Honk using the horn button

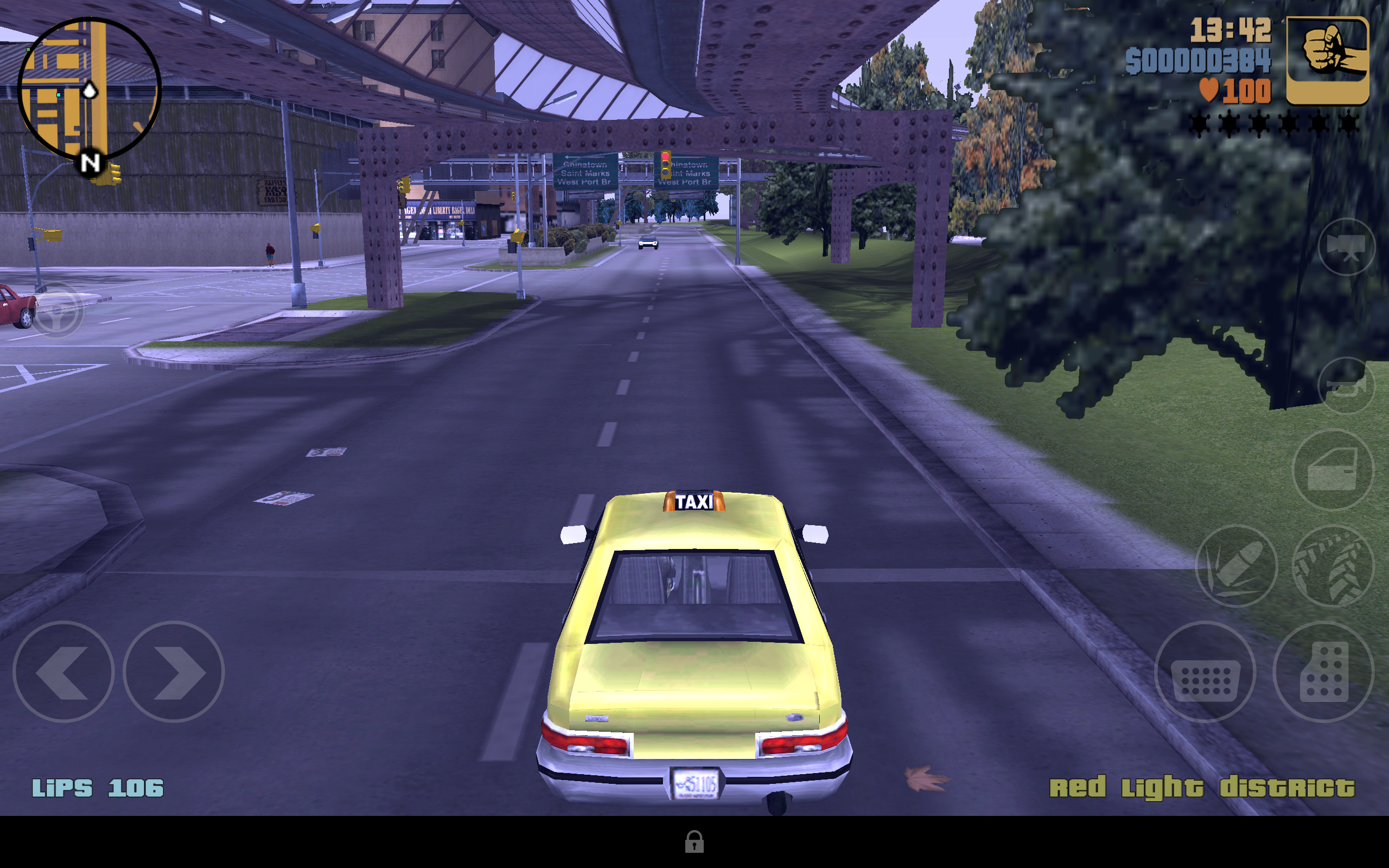coord(1346,386)
